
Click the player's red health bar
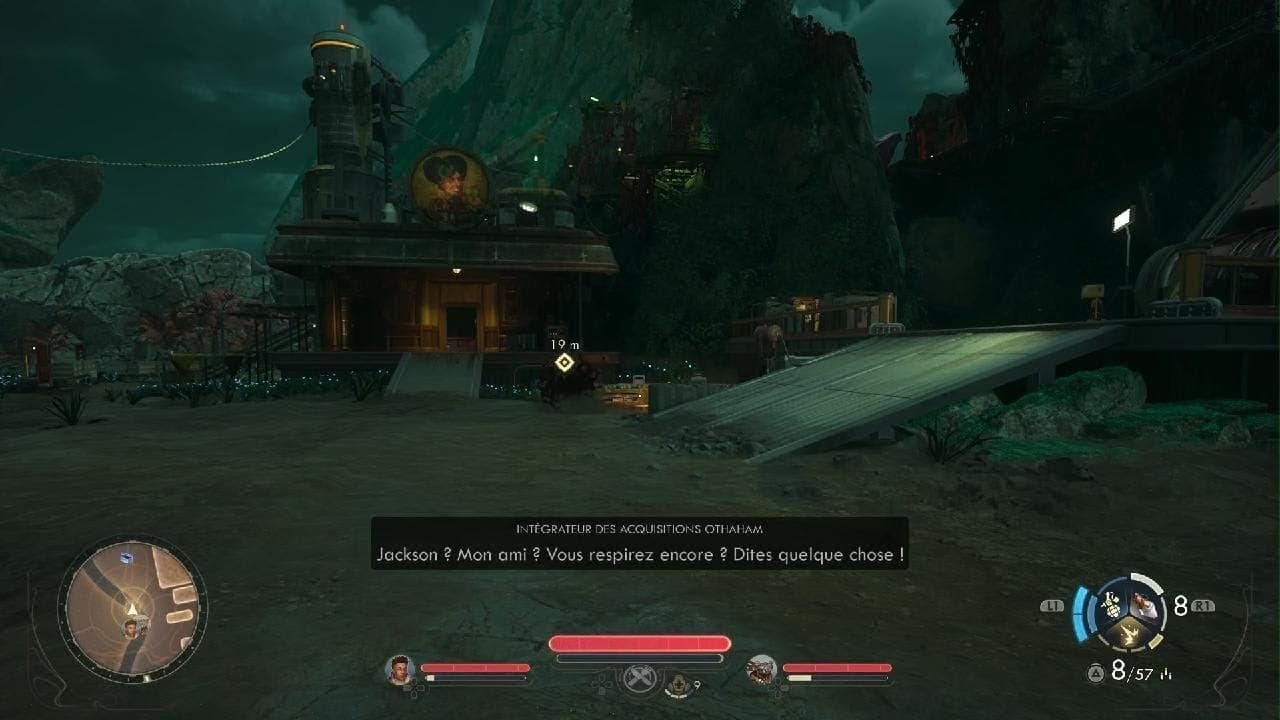(638, 643)
